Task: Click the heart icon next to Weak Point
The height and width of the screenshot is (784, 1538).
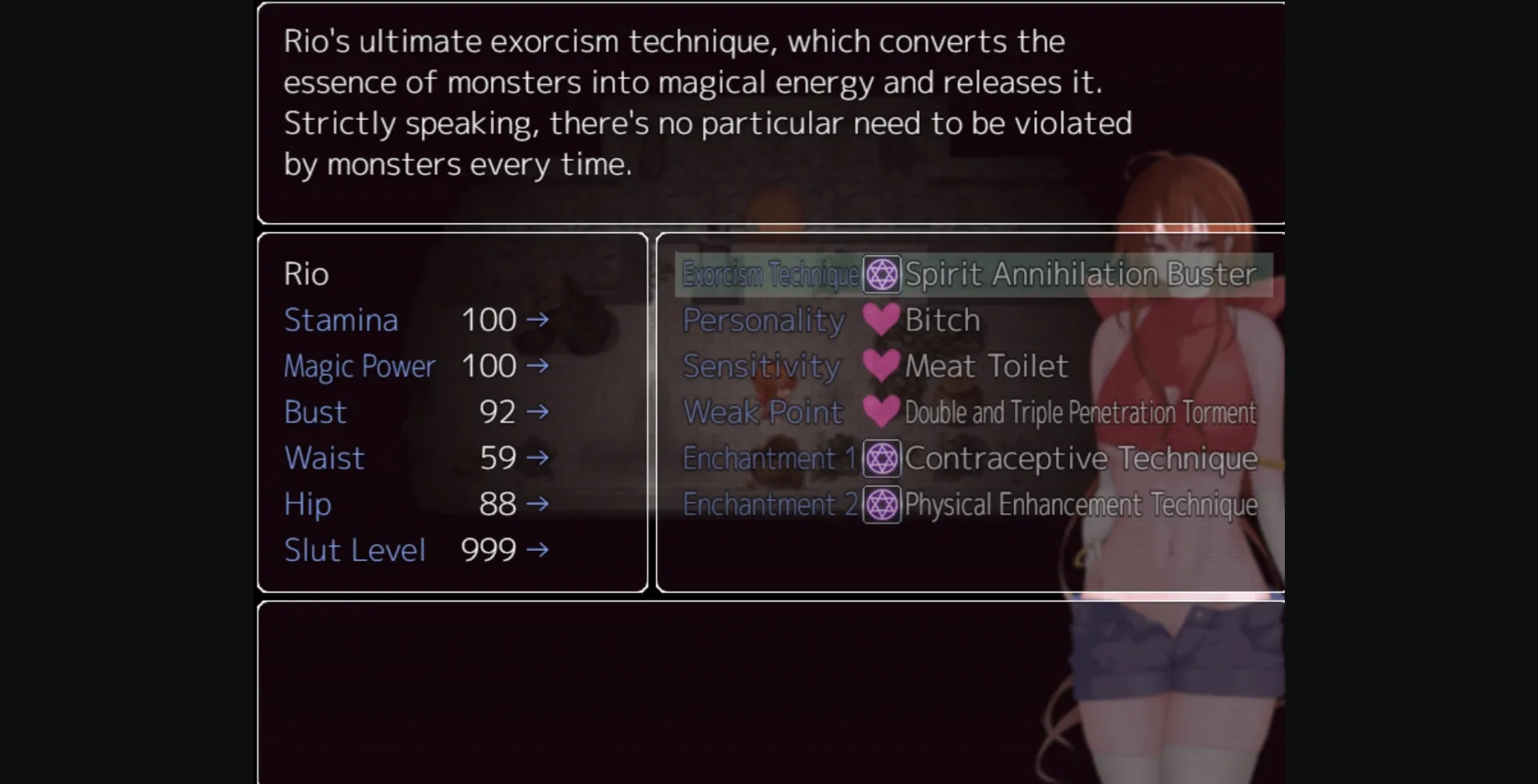Action: click(x=883, y=412)
